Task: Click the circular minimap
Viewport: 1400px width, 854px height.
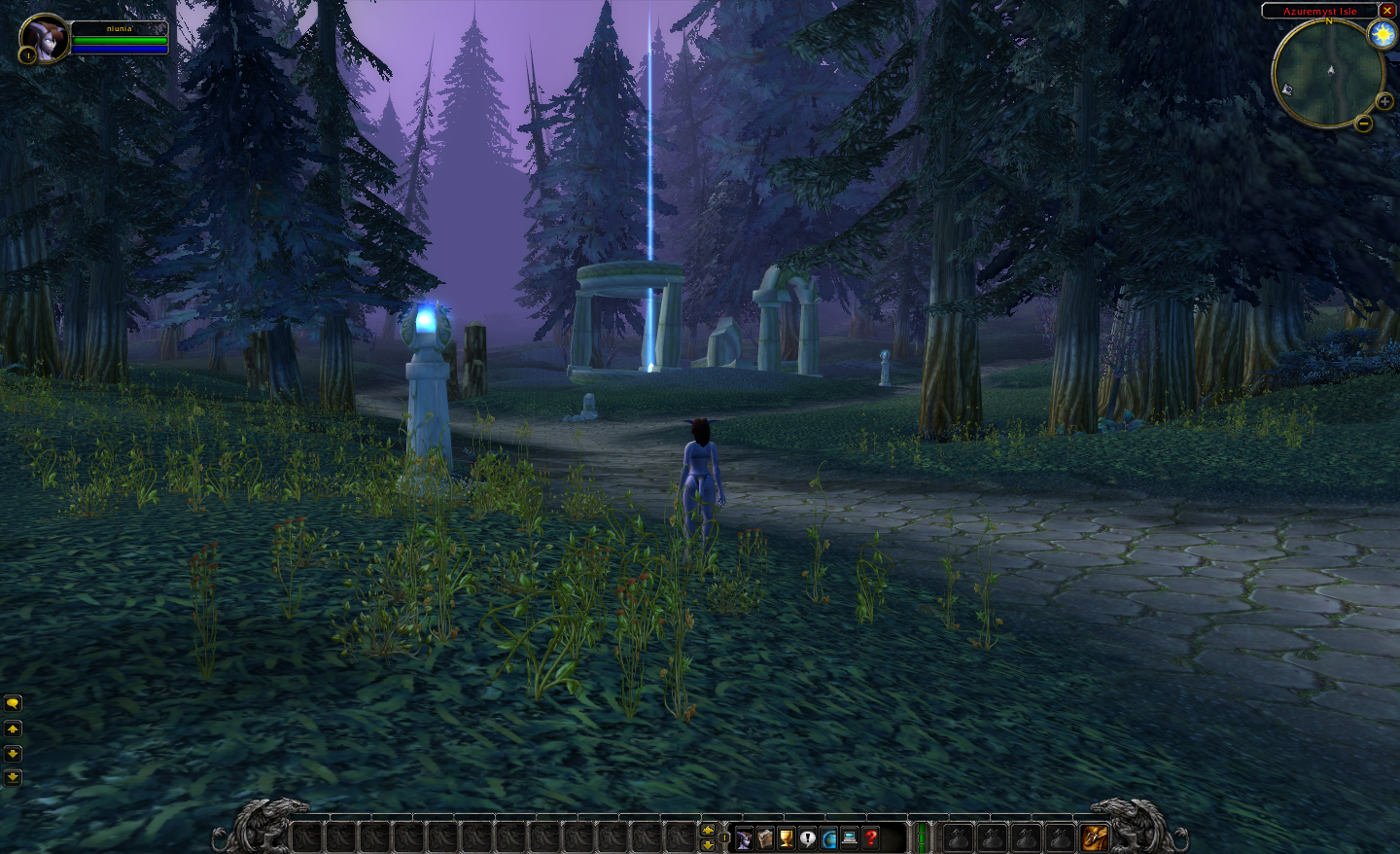Action: (x=1327, y=73)
